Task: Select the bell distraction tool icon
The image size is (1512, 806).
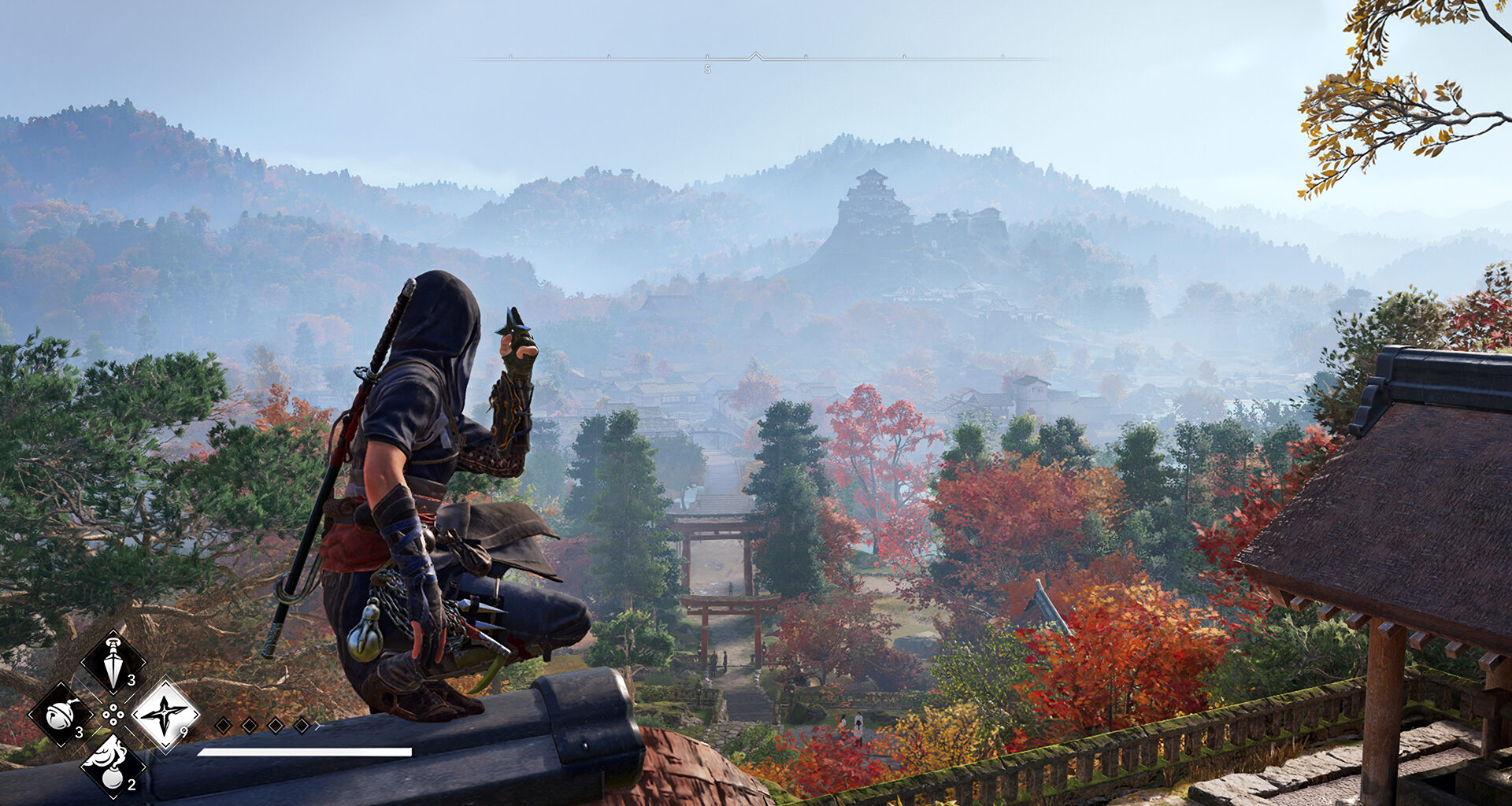Action: click(x=60, y=715)
